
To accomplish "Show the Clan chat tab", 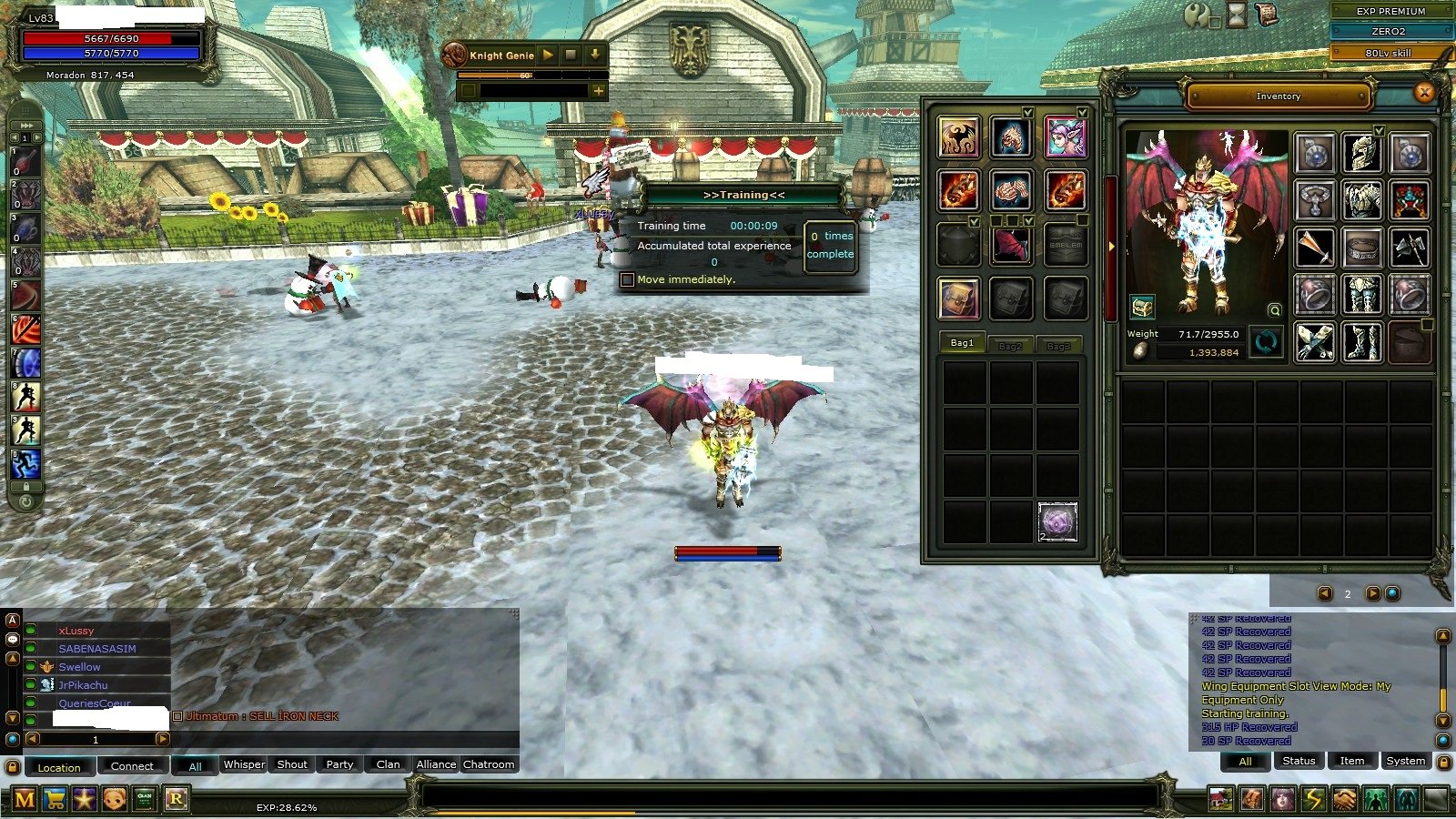I will tap(388, 764).
